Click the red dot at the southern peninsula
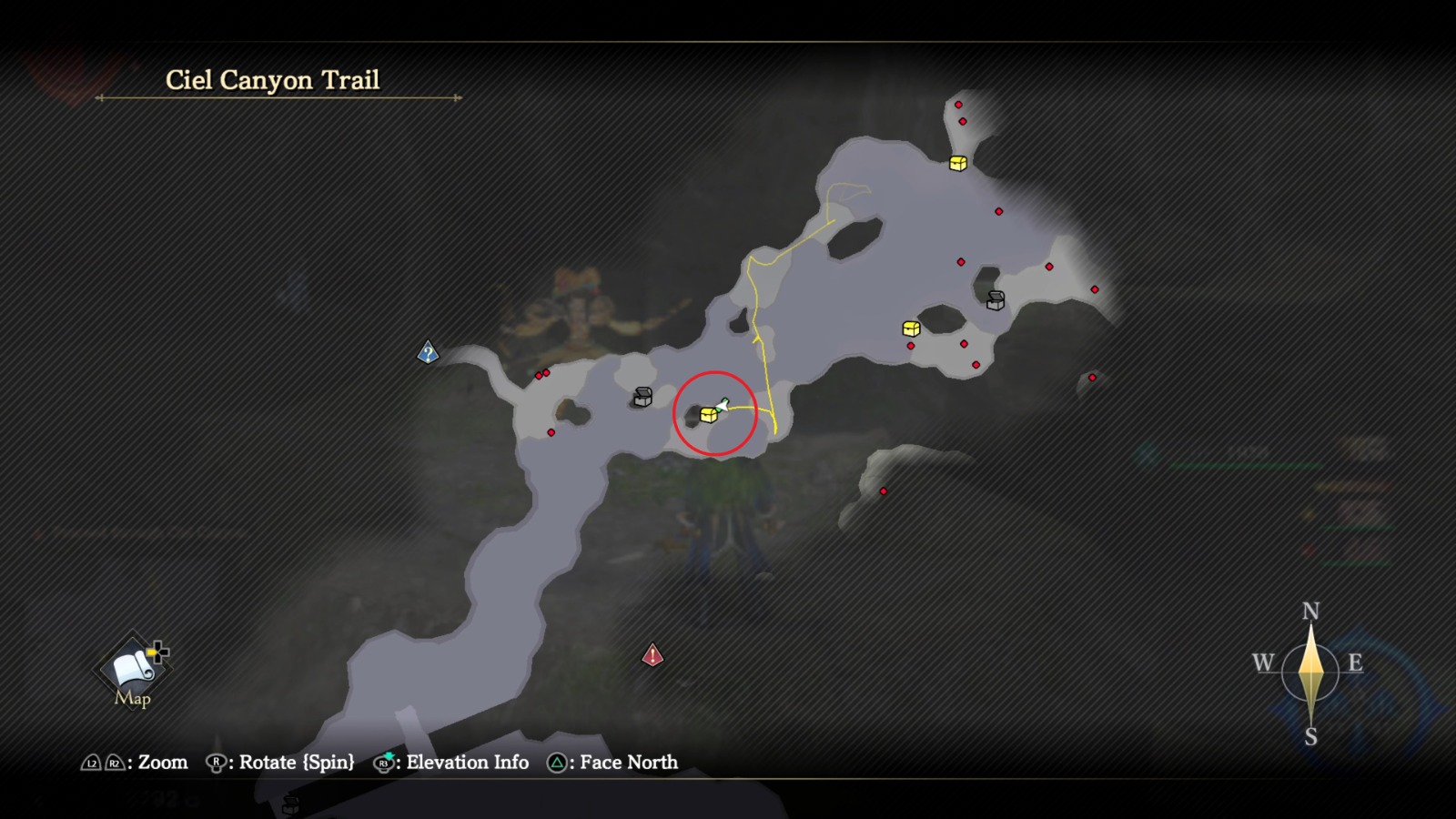 coord(884,490)
